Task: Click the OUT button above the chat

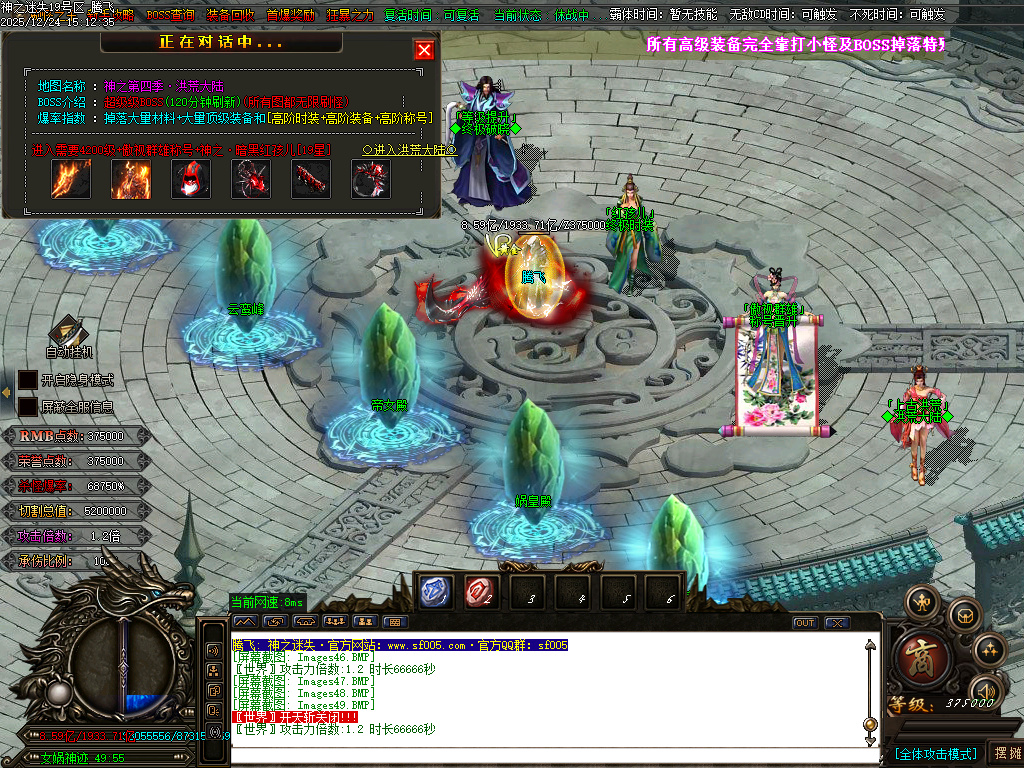Action: (x=805, y=623)
